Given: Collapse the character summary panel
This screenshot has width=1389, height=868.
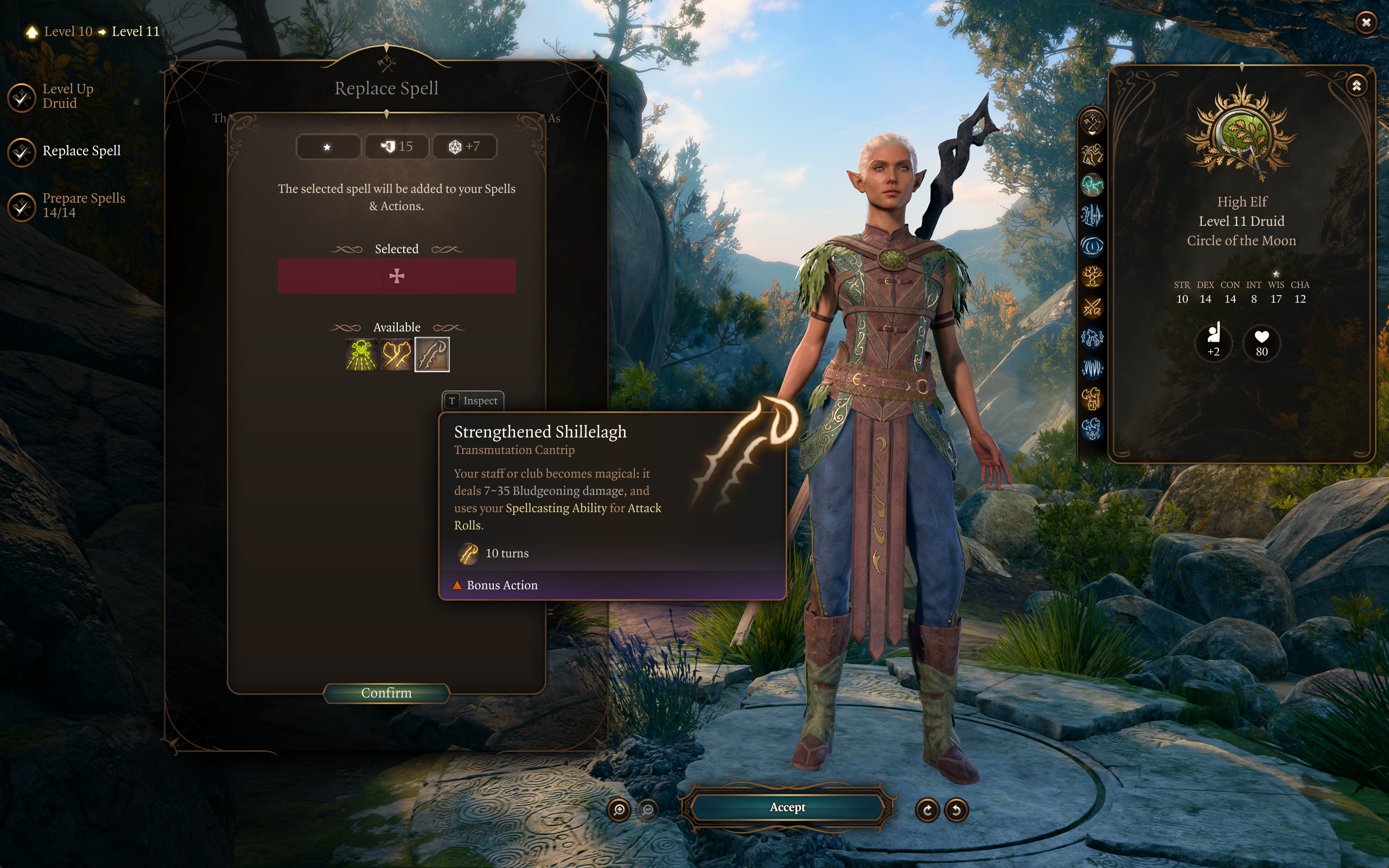Looking at the screenshot, I should coord(1356,86).
